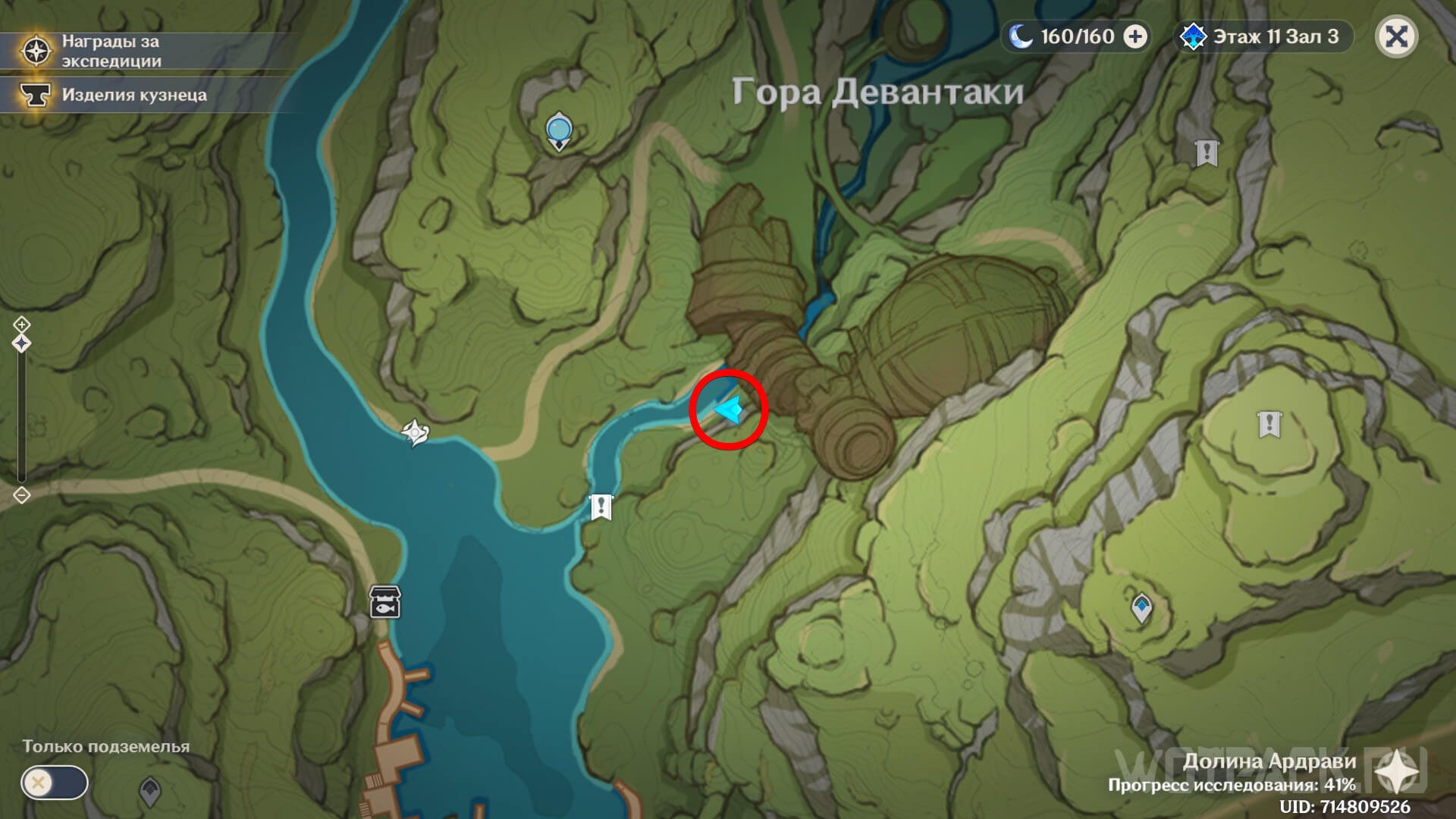This screenshot has width=1456, height=819.
Task: Click the zoom-out button on map slider
Action: 21,495
